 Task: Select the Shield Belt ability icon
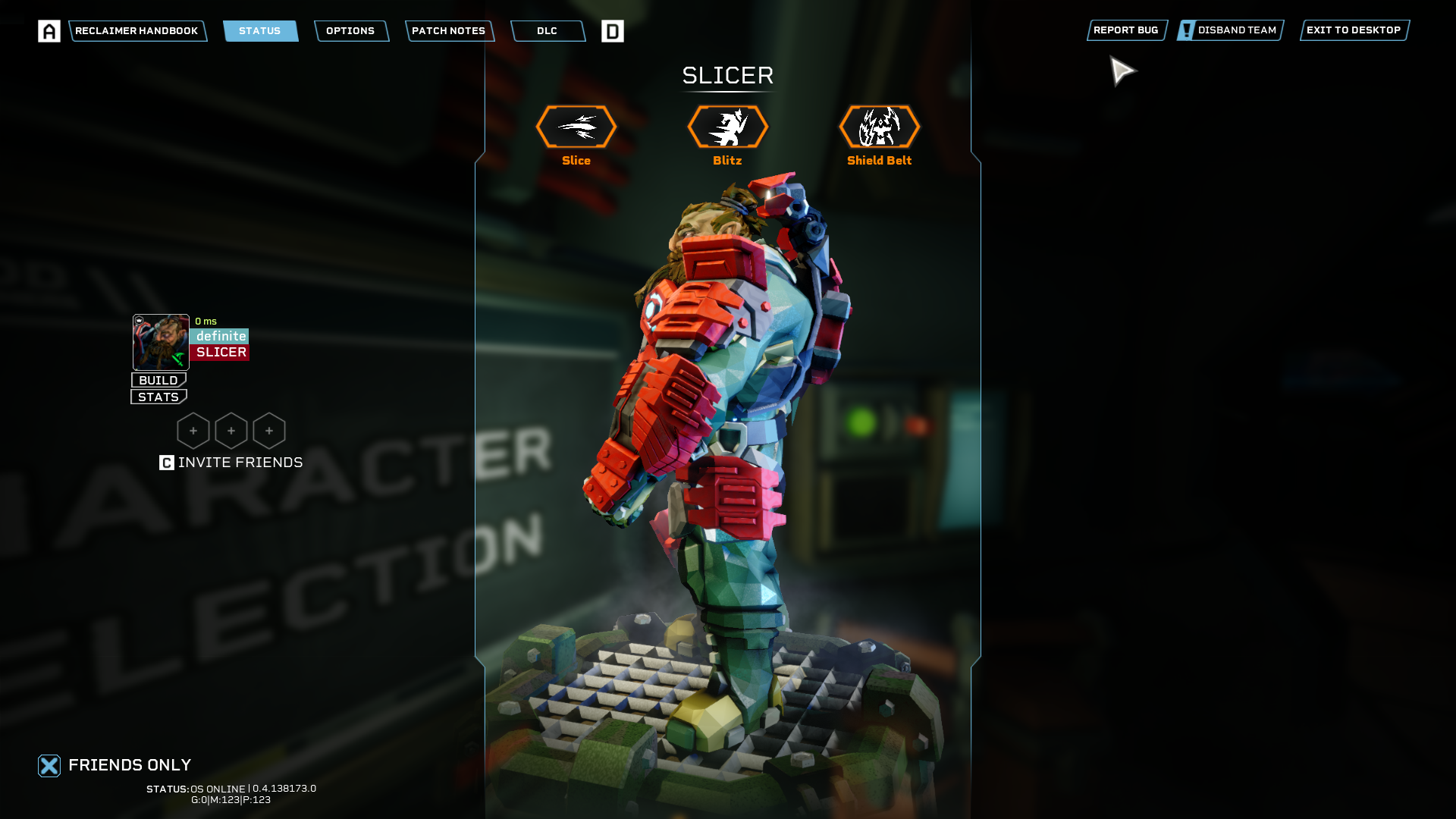click(880, 127)
